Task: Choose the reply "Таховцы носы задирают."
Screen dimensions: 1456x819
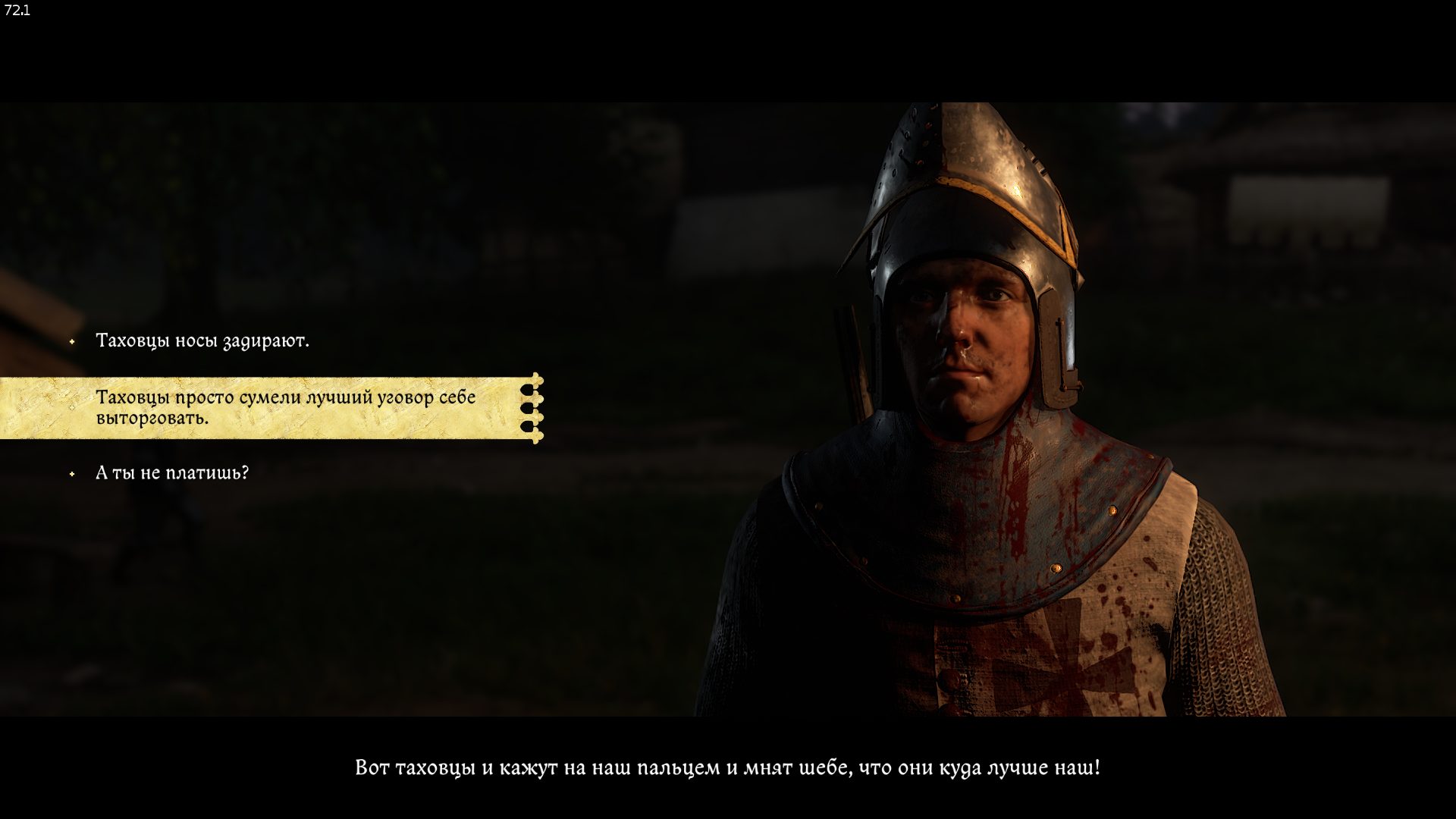Action: click(202, 341)
